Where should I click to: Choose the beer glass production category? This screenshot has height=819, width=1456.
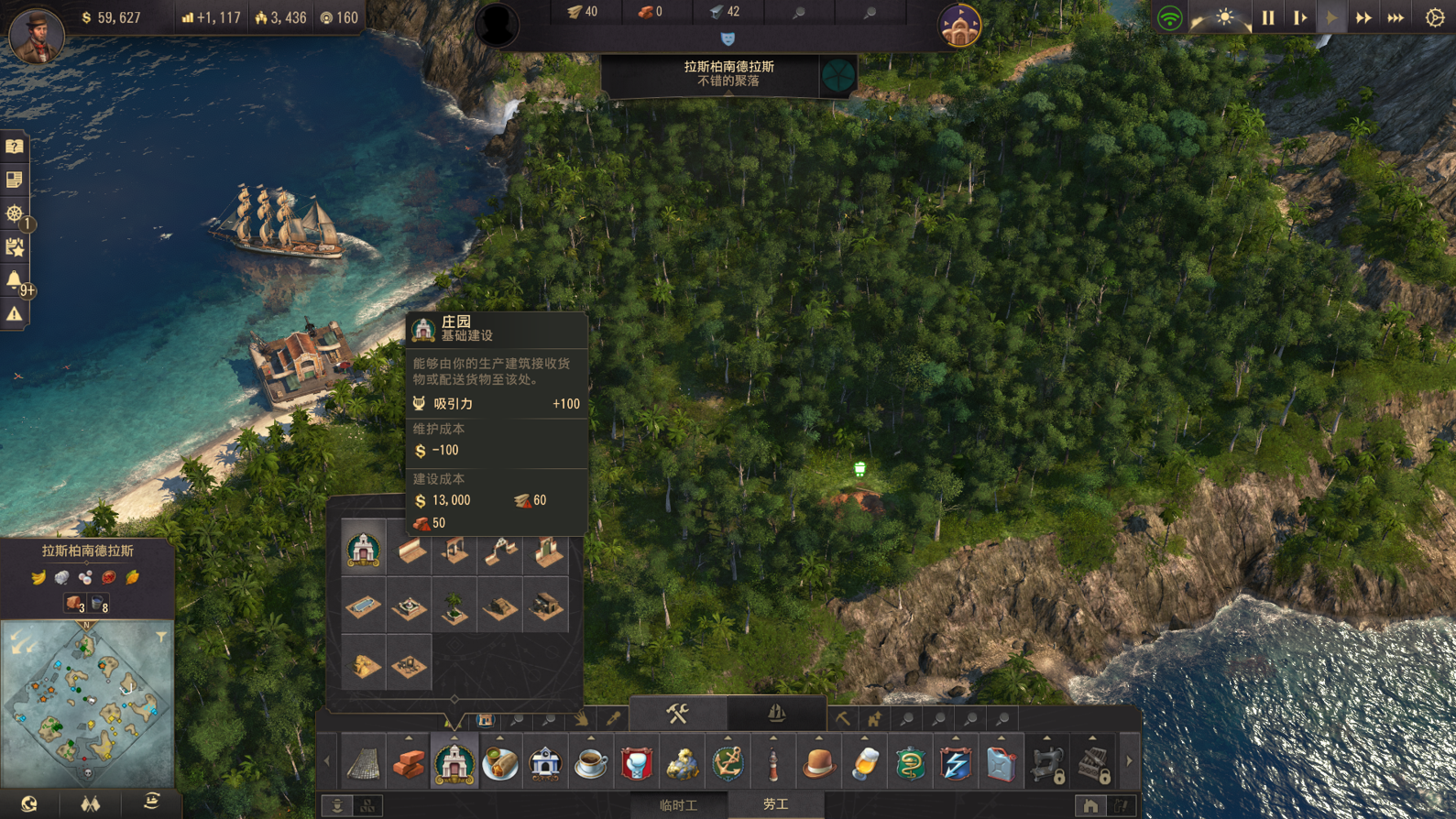[x=864, y=763]
